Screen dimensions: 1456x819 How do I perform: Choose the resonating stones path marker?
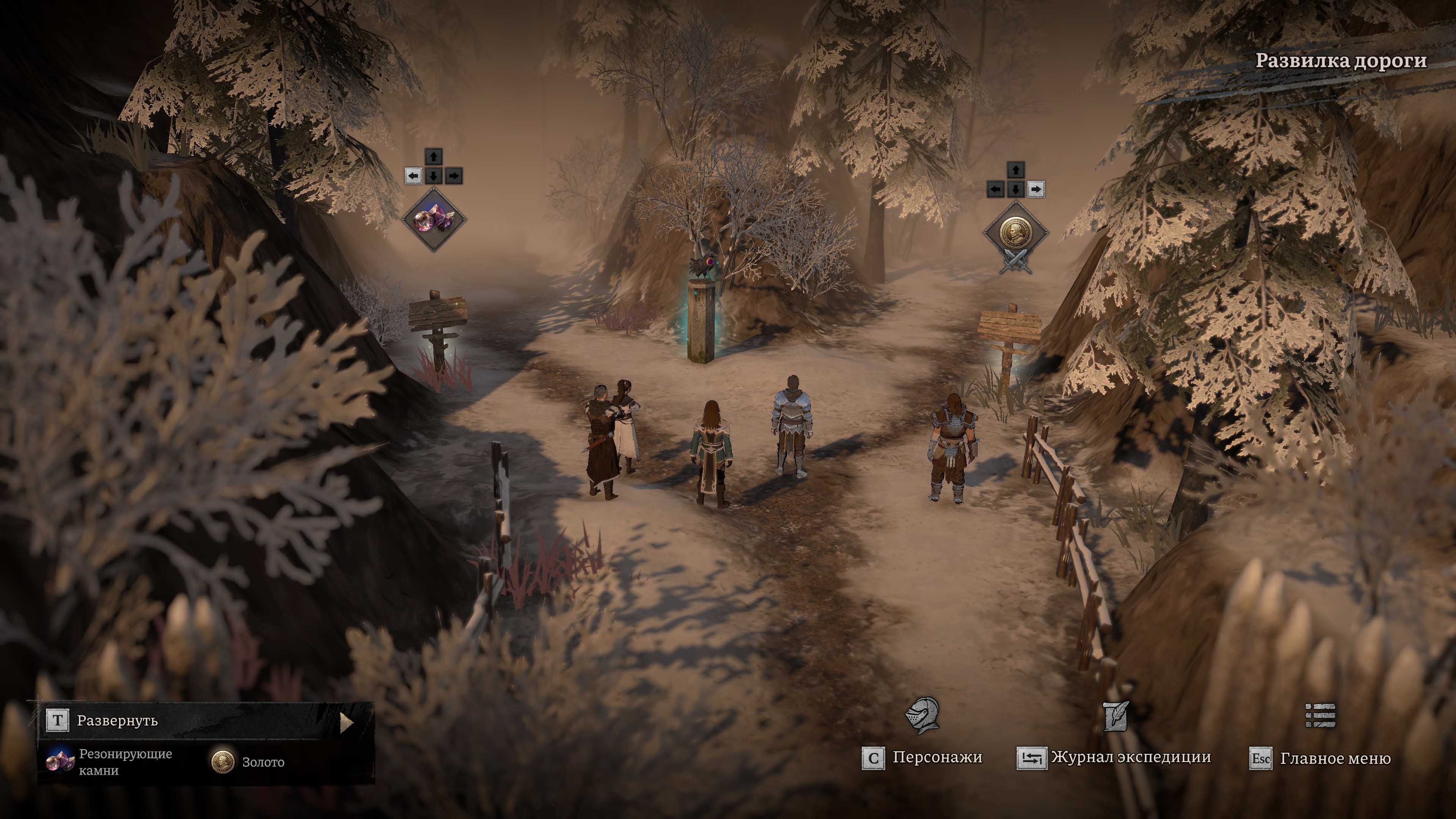[433, 220]
